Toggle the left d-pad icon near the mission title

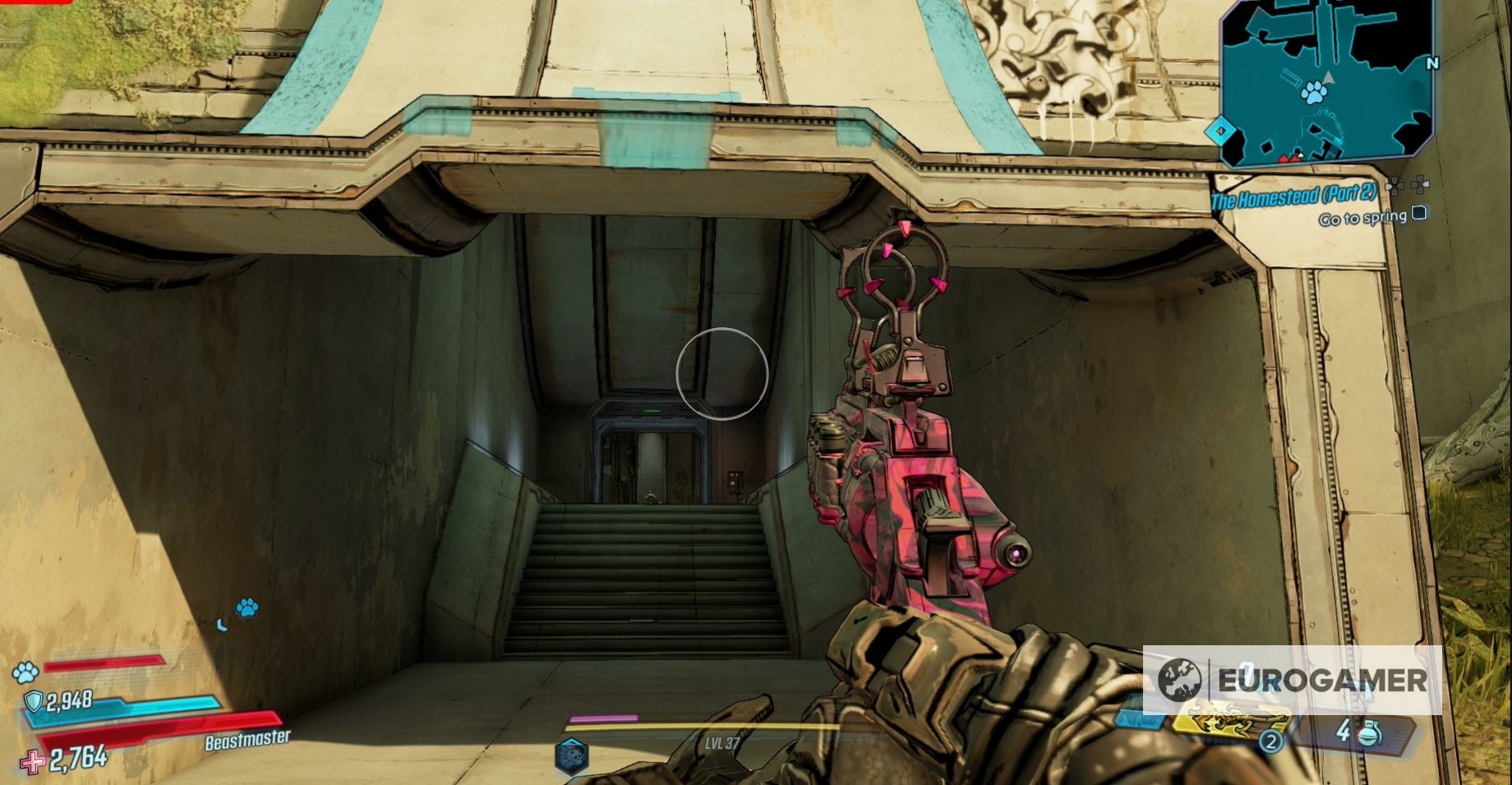(x=1395, y=187)
